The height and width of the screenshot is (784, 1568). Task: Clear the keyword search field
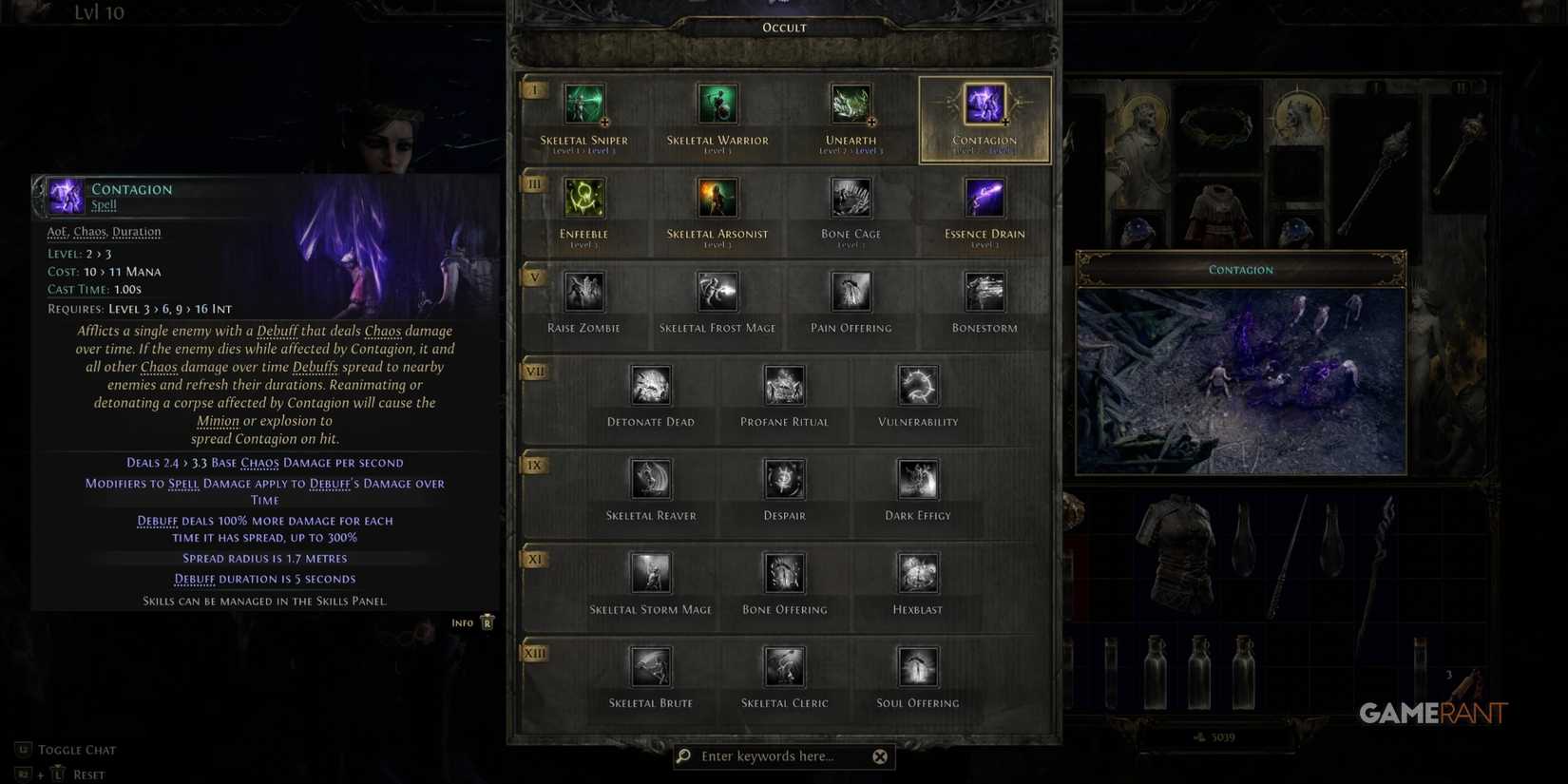coord(880,756)
